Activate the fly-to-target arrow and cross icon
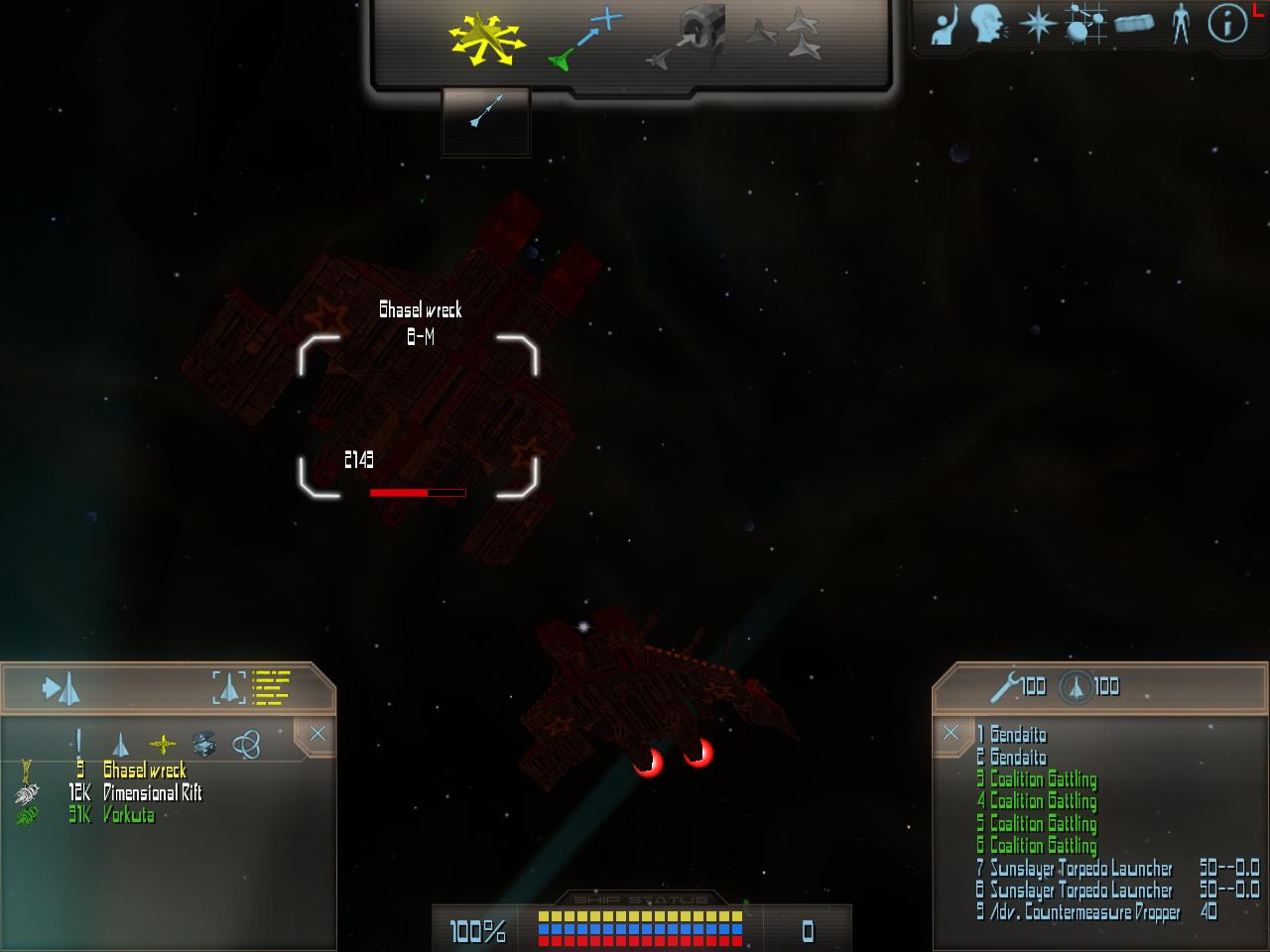 point(586,41)
